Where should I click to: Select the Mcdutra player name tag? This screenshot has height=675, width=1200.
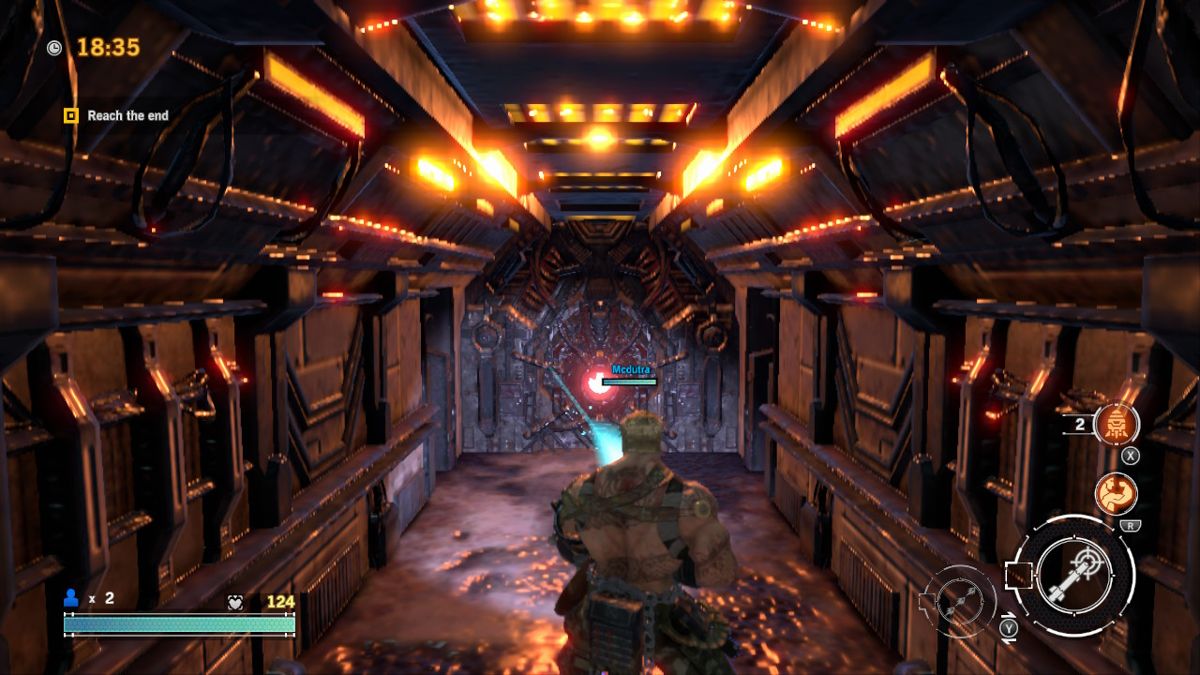[630, 370]
